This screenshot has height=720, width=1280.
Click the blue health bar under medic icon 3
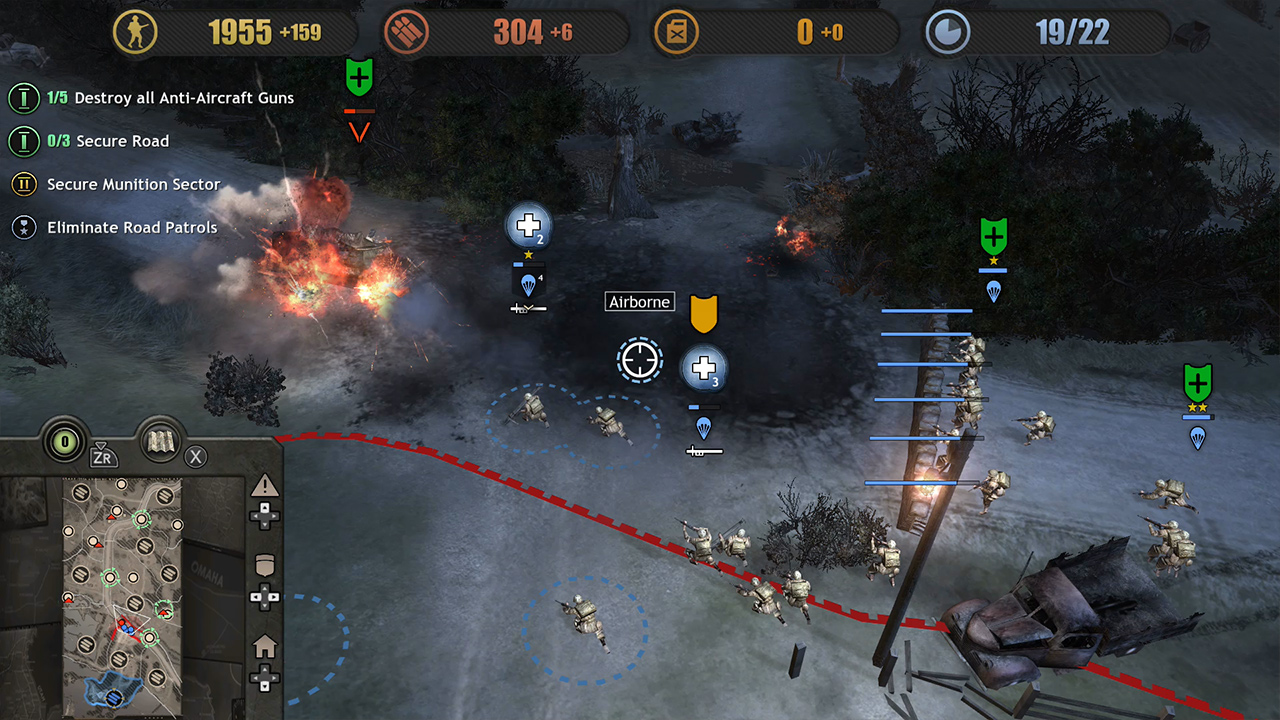[x=703, y=406]
